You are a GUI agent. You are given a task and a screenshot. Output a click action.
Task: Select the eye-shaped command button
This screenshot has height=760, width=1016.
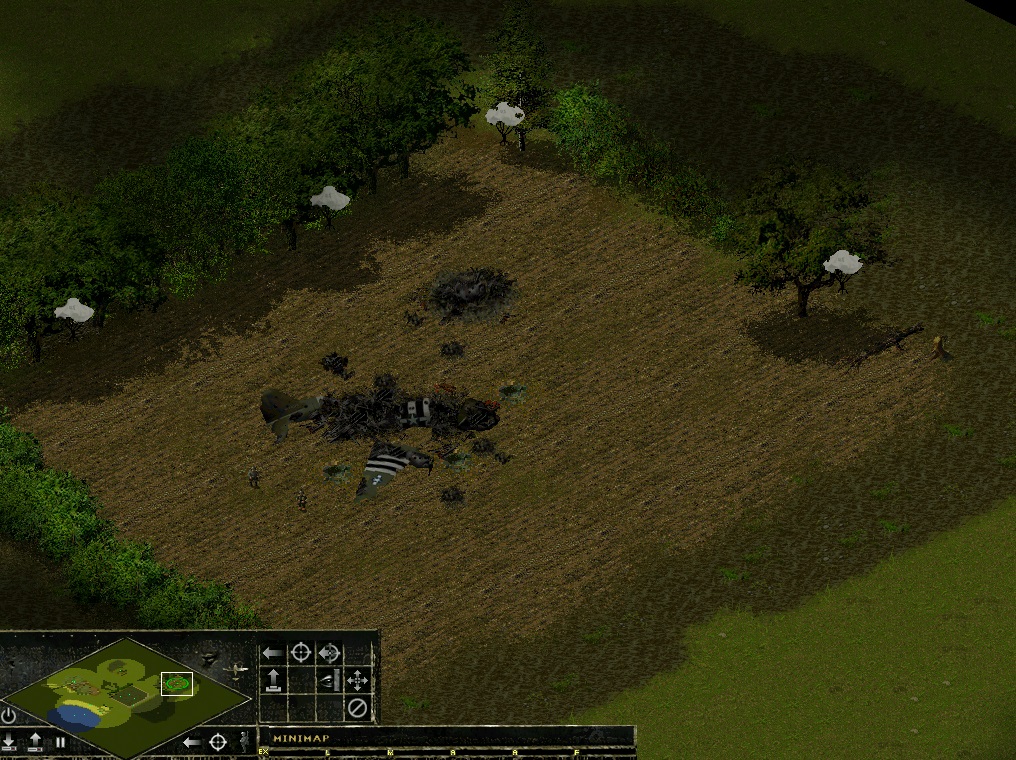pos(329,681)
